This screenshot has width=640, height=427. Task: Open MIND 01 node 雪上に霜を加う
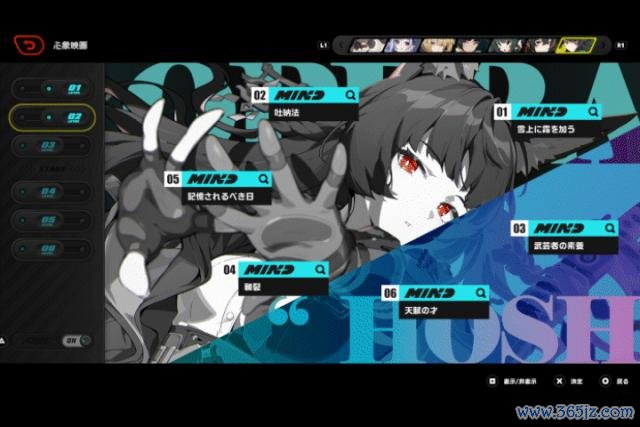click(x=550, y=120)
